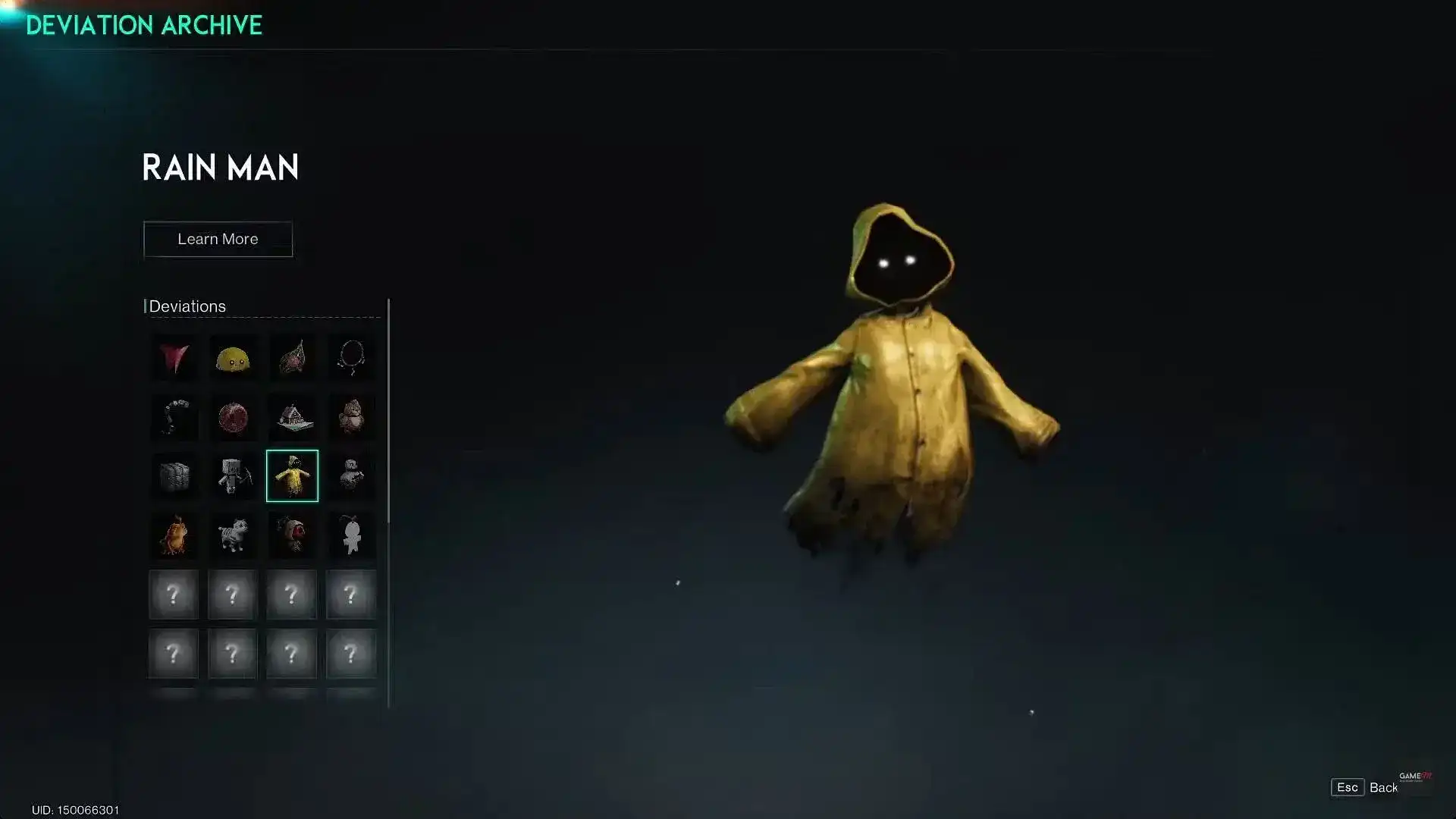
Task: Select the Rain Man raincoat deviation icon
Action: pos(292,475)
